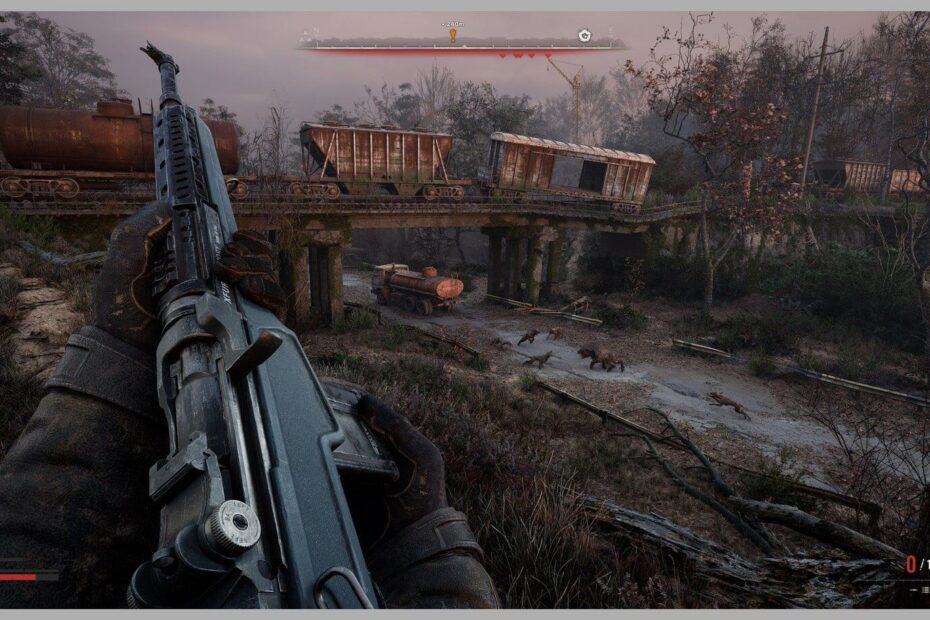Click the orange quest marker on the compass
The image size is (930, 620).
tap(453, 35)
